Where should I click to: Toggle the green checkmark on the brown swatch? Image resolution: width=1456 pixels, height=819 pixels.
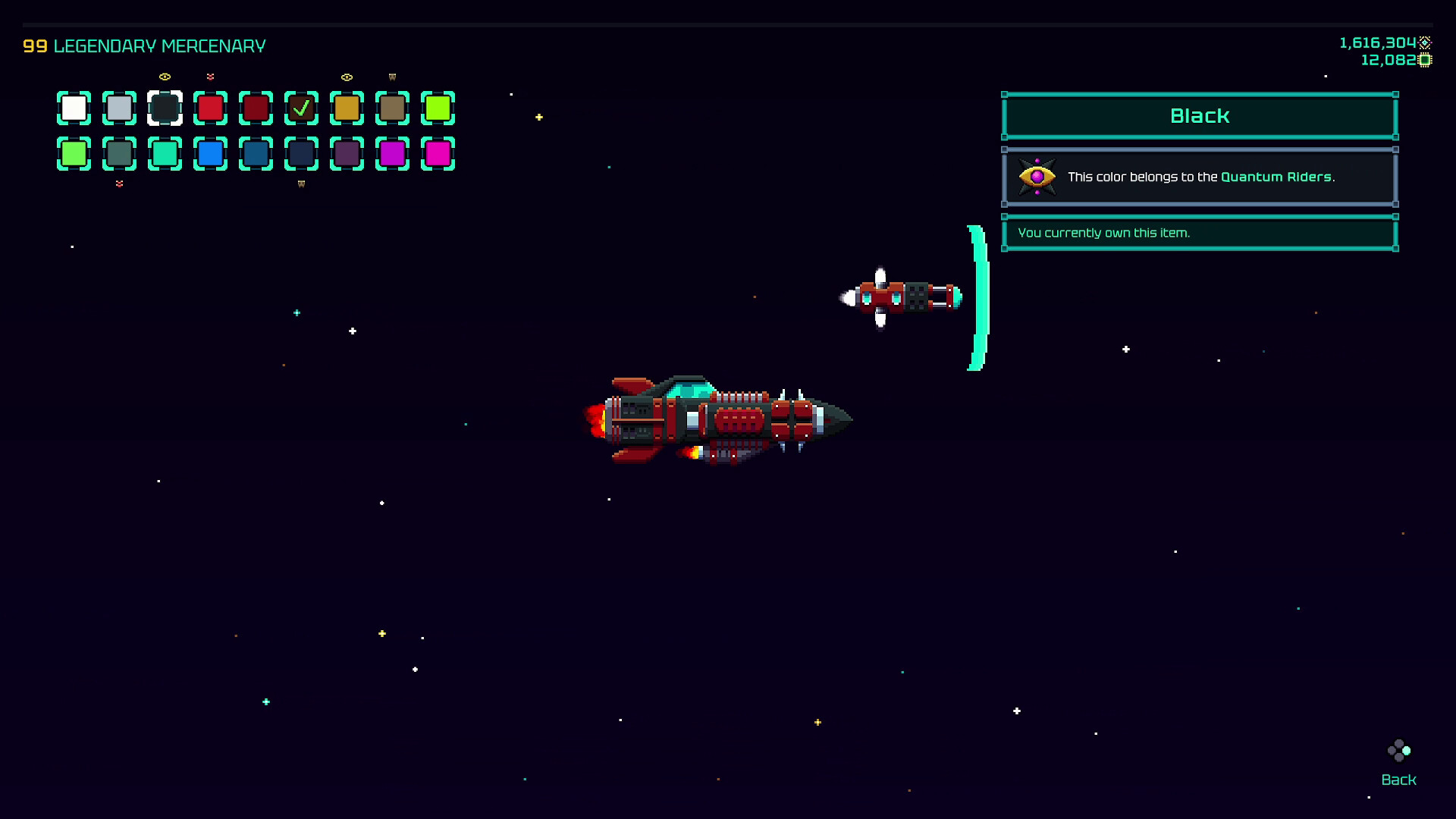(301, 108)
